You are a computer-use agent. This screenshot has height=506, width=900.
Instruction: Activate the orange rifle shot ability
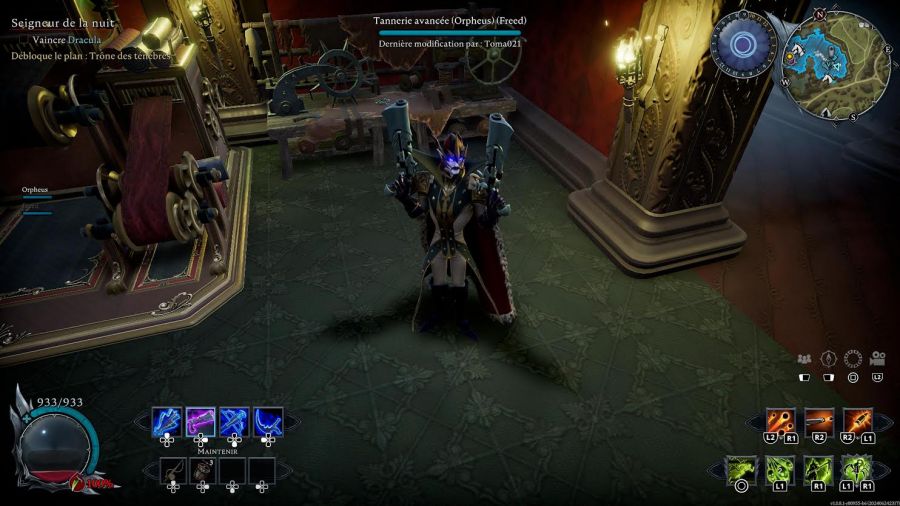coord(819,421)
